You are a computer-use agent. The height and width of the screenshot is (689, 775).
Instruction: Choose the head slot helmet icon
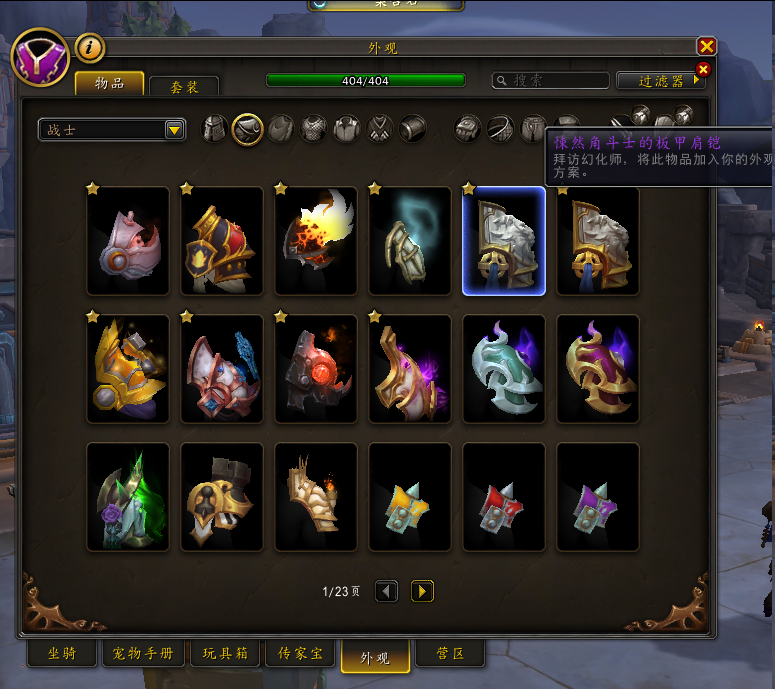tap(215, 129)
